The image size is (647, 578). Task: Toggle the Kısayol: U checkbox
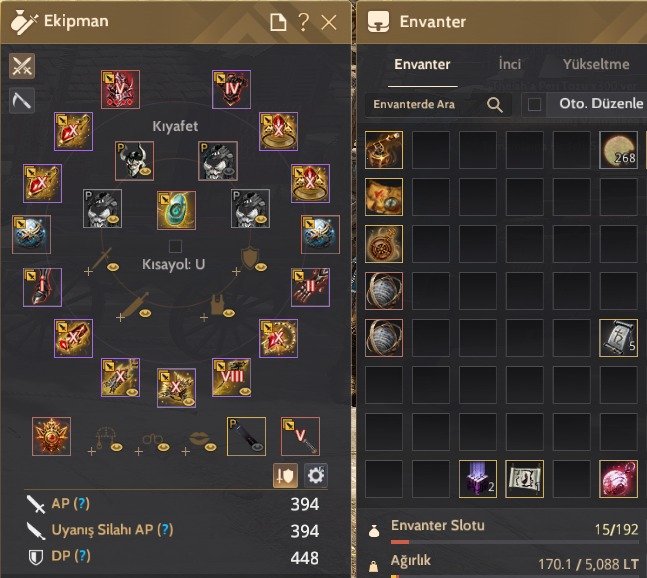click(175, 246)
